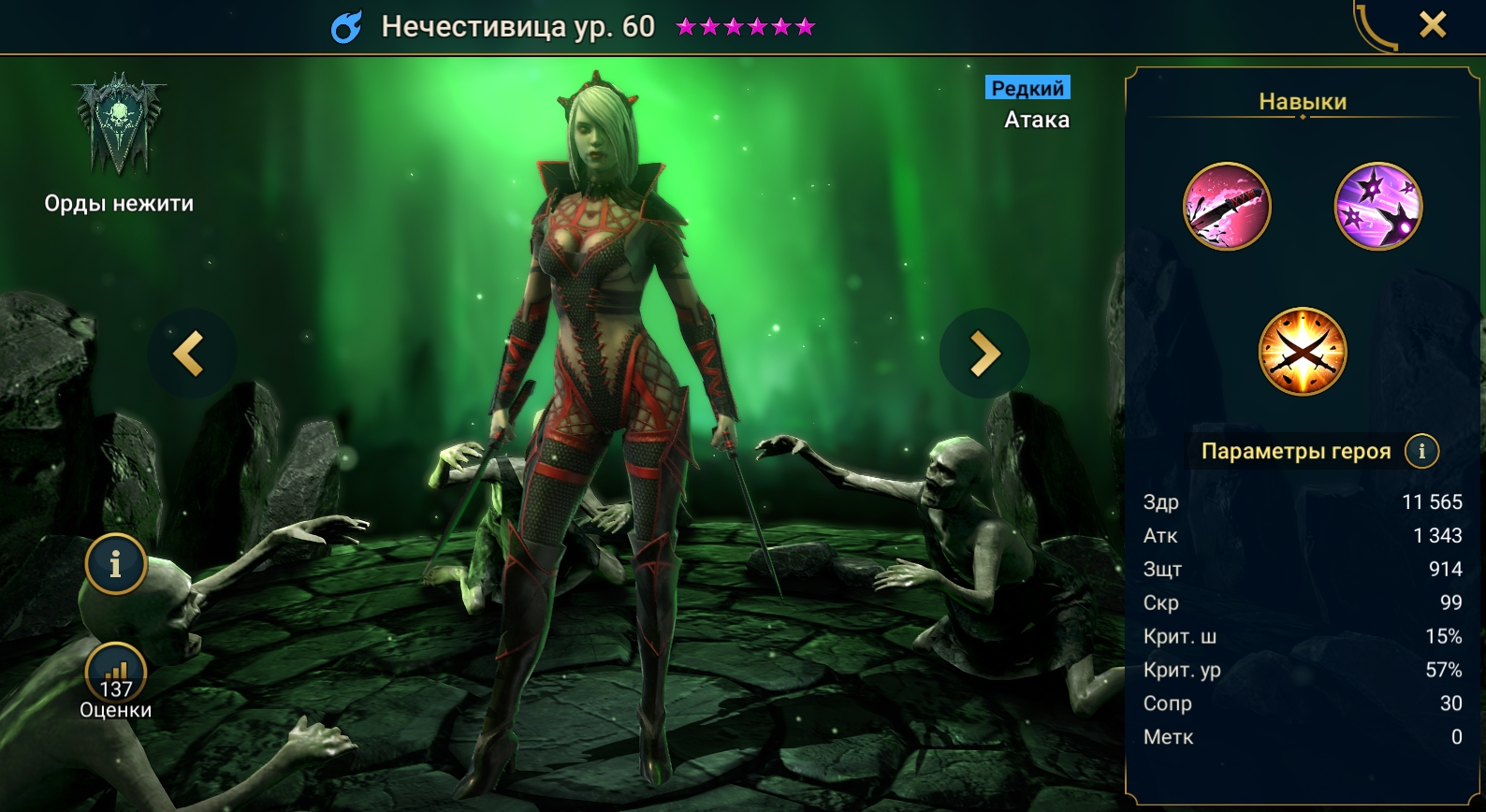Screen dimensions: 1486x812
Task: Select the pink dagger skill icon
Action: [1227, 207]
